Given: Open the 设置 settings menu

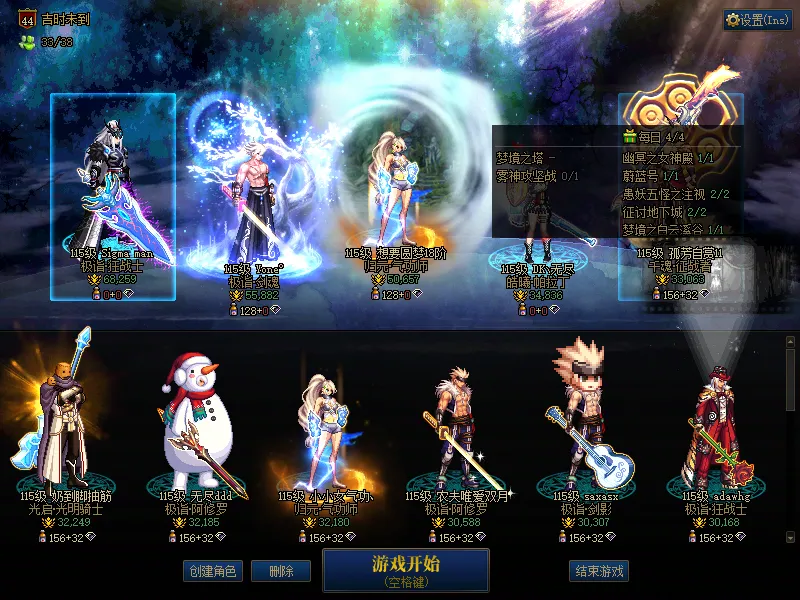Looking at the screenshot, I should point(757,20).
